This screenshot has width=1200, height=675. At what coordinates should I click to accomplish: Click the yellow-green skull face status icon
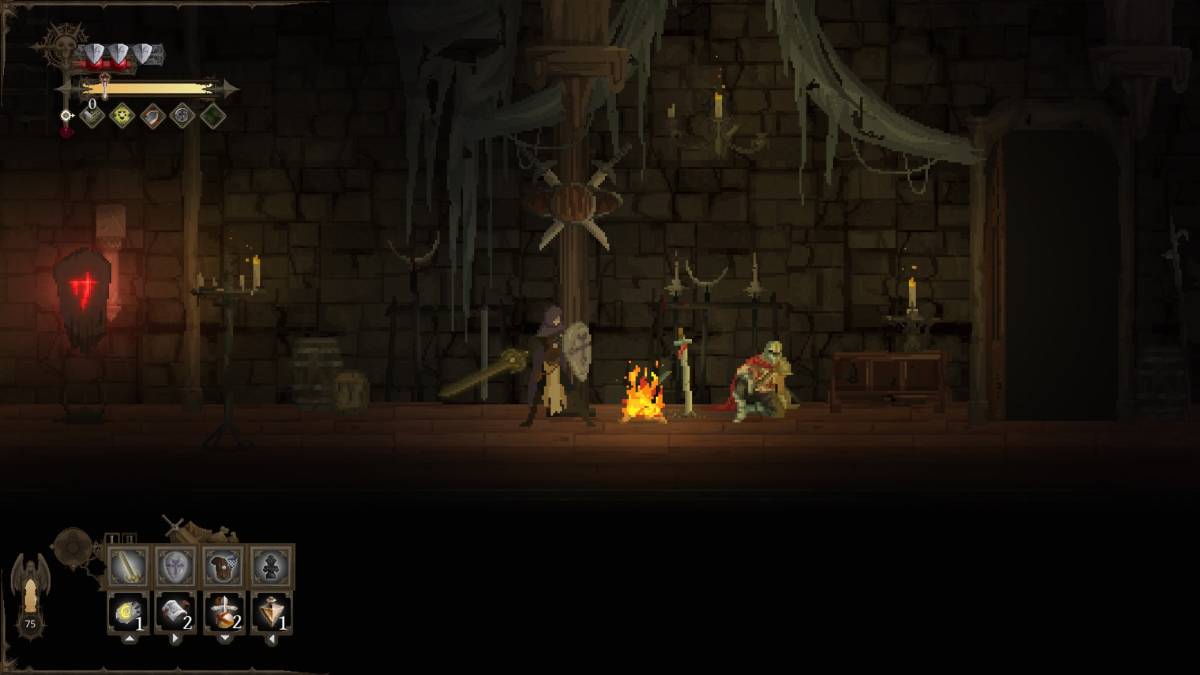tap(121, 116)
